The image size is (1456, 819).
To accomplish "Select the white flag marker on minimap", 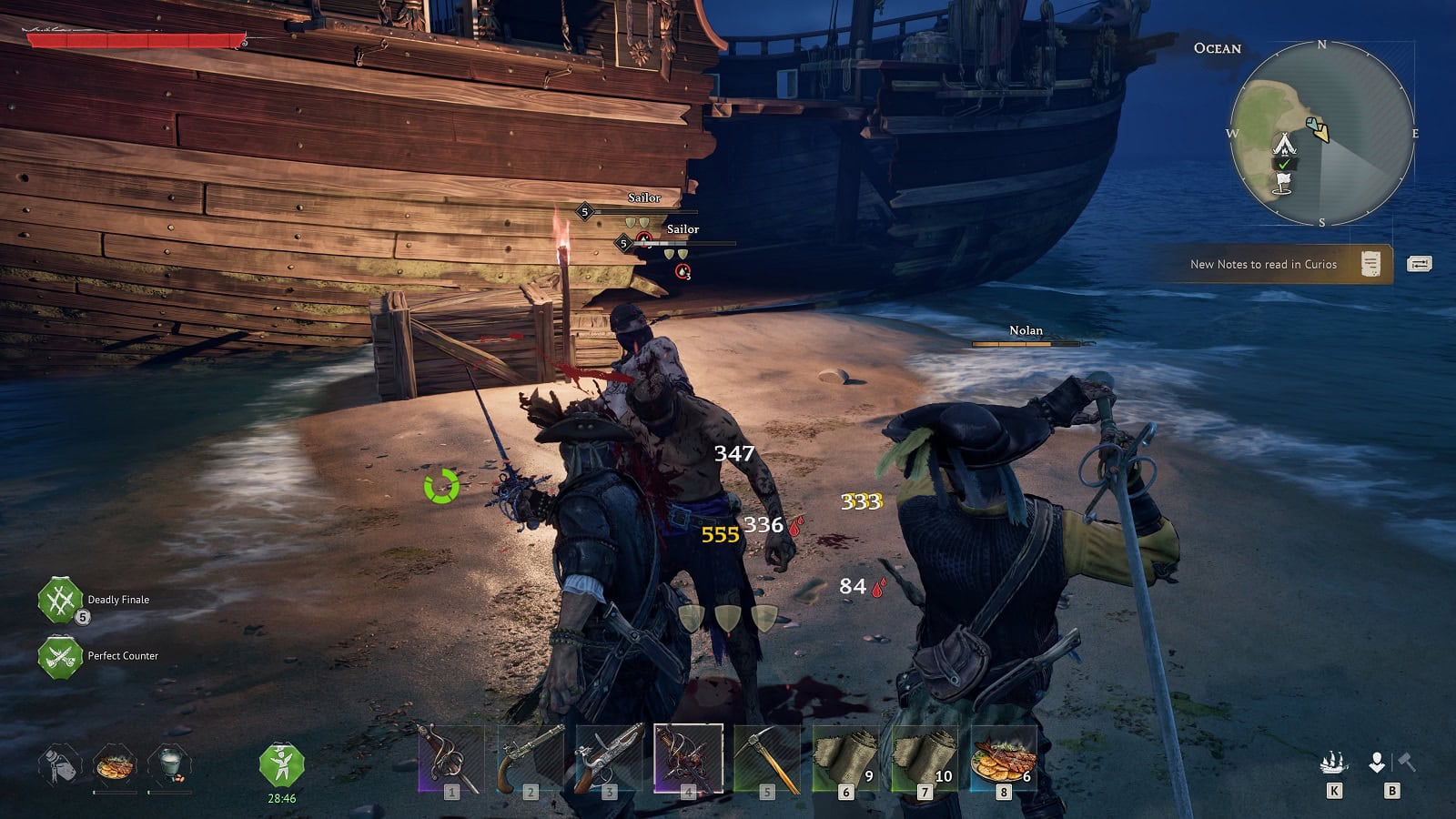I will [x=1283, y=183].
